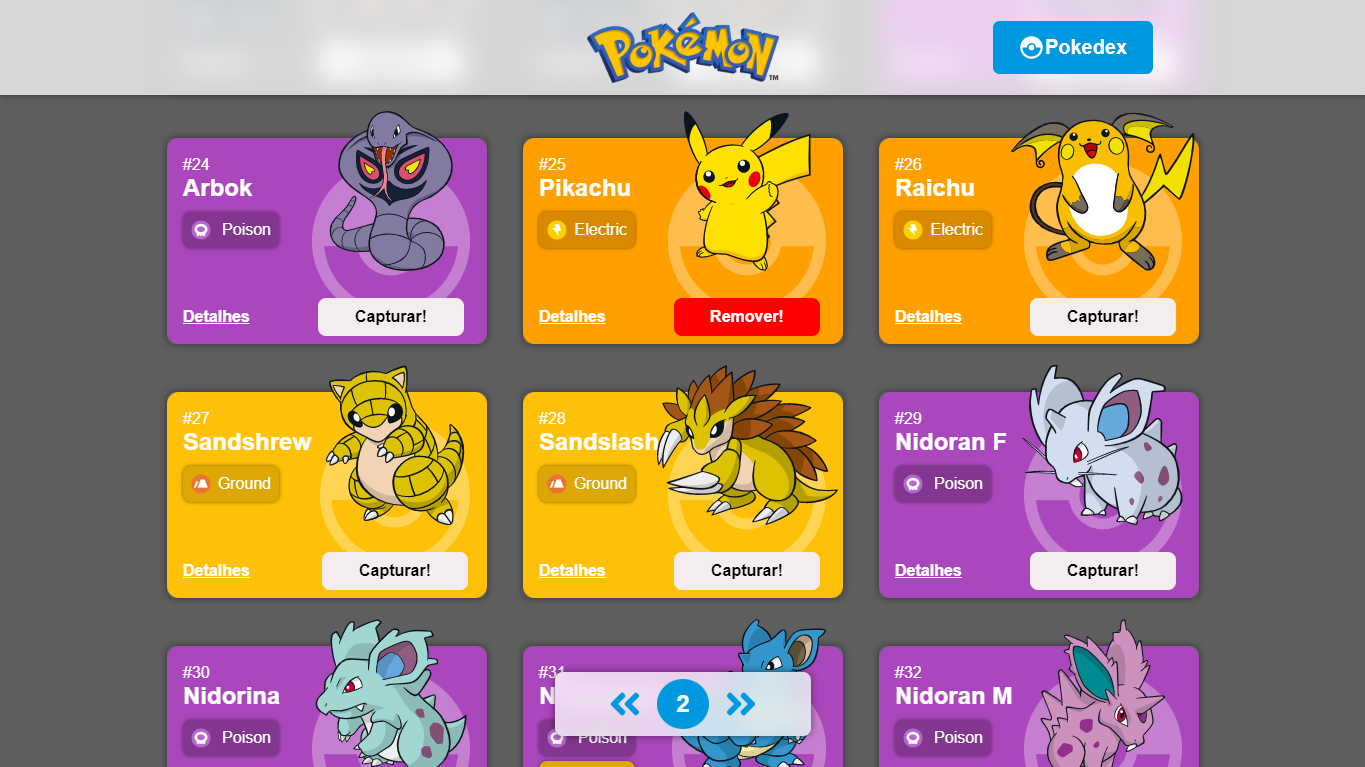The height and width of the screenshot is (767, 1365).
Task: Go to the next page with the double-right chevron
Action: coord(740,704)
